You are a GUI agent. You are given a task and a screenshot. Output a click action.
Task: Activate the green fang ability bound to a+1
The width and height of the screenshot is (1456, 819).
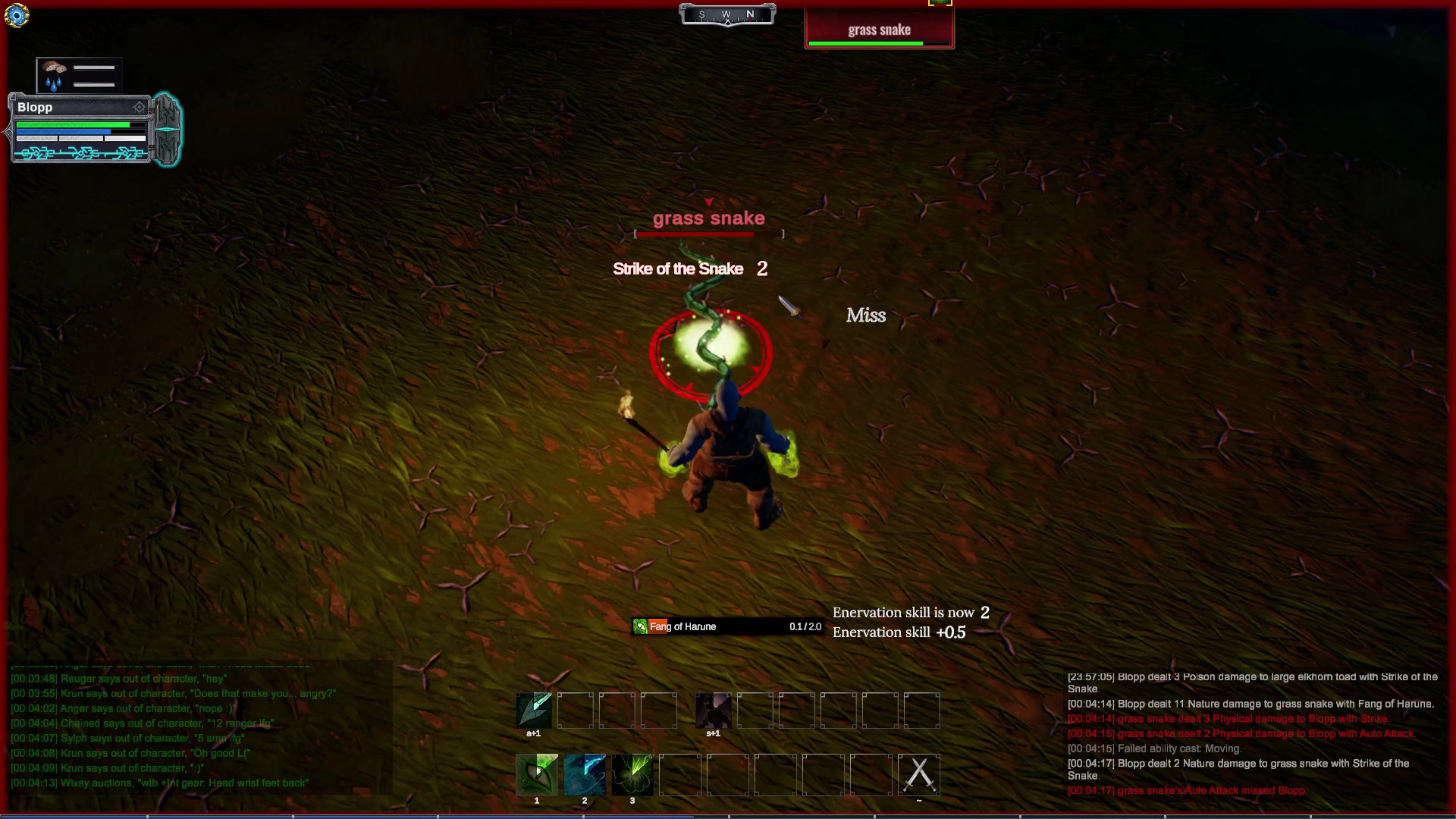point(534,711)
